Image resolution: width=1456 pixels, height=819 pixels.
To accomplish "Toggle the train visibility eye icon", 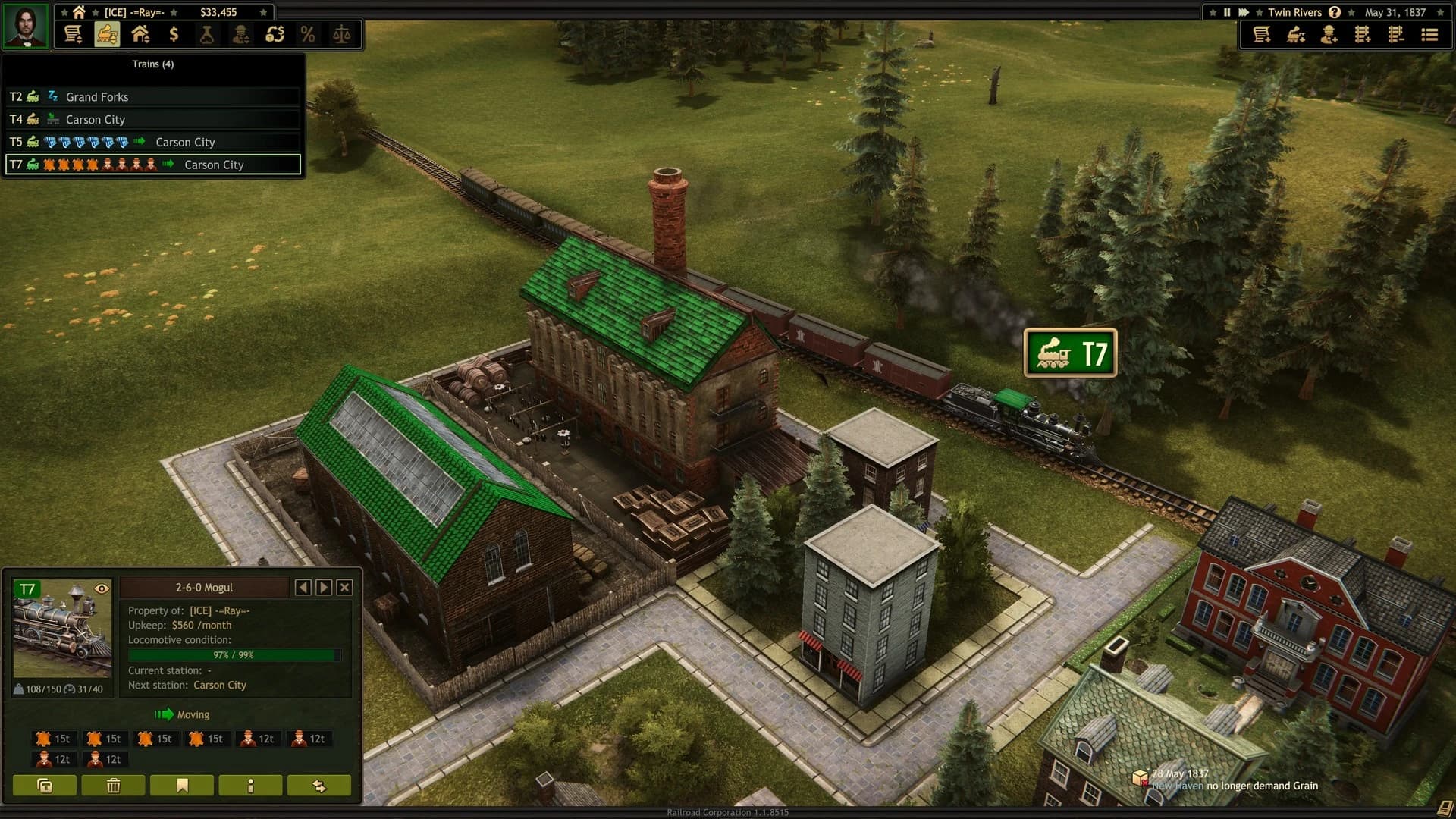I will click(x=103, y=588).
